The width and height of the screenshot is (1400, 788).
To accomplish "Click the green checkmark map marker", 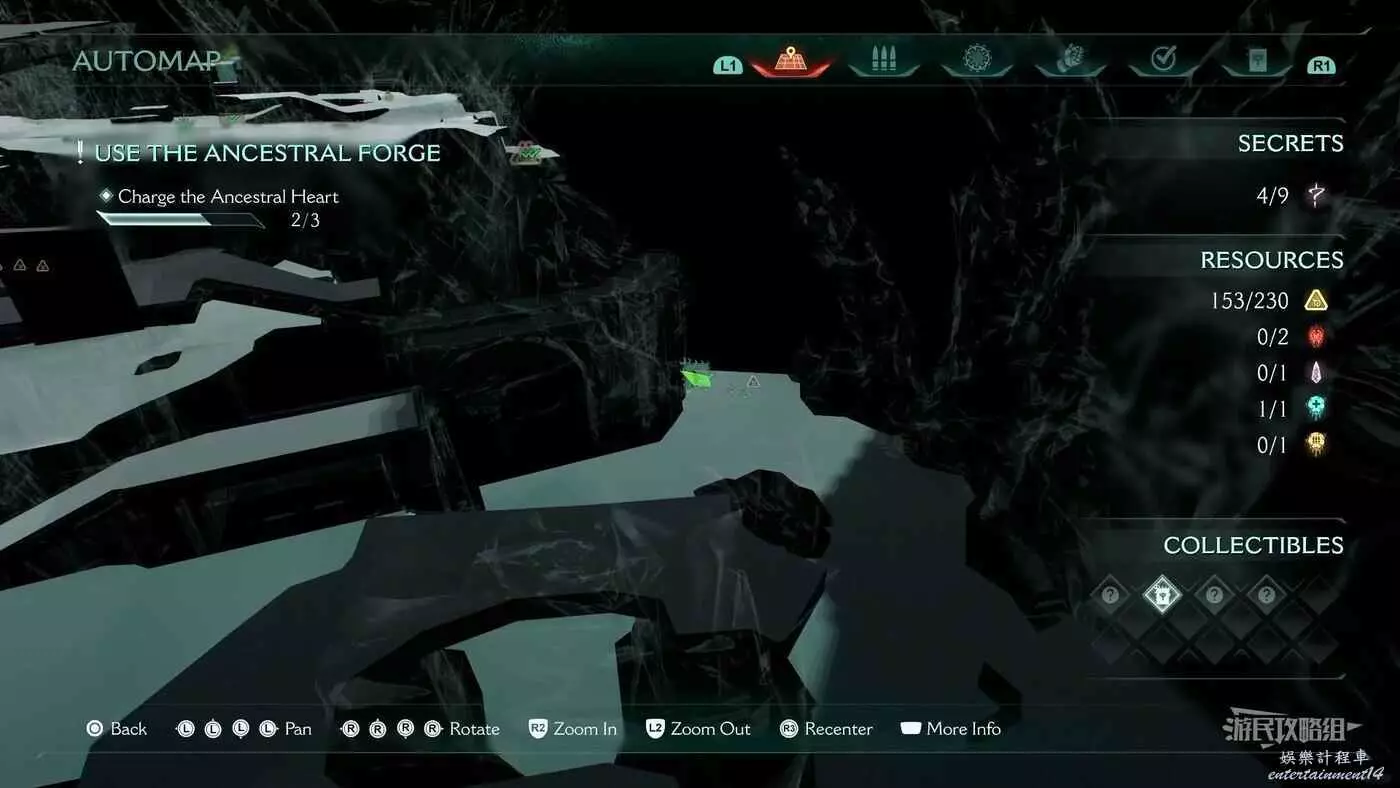I will 525,154.
